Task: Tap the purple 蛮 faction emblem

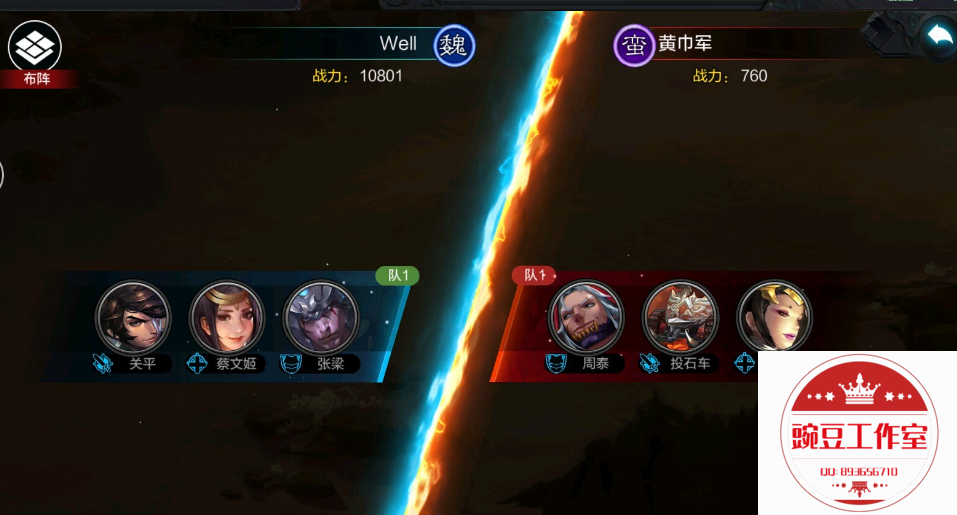Action: [x=633, y=45]
